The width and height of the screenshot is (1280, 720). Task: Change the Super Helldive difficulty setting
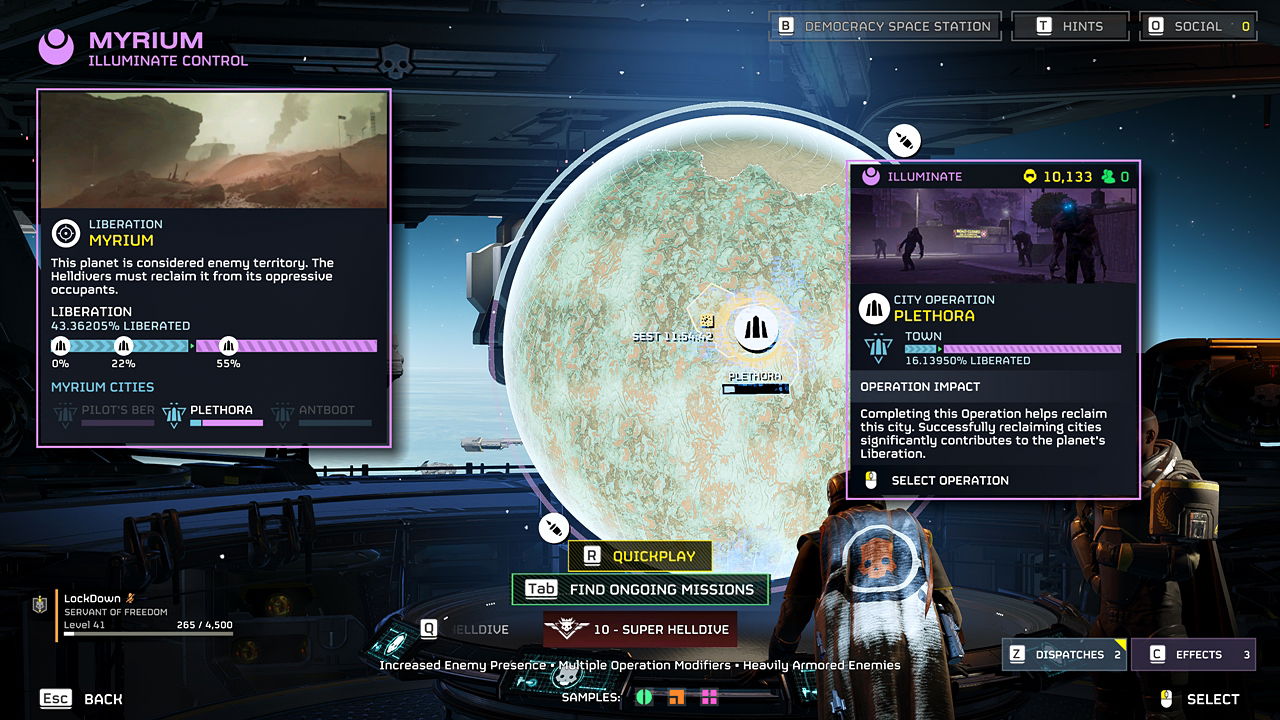640,630
